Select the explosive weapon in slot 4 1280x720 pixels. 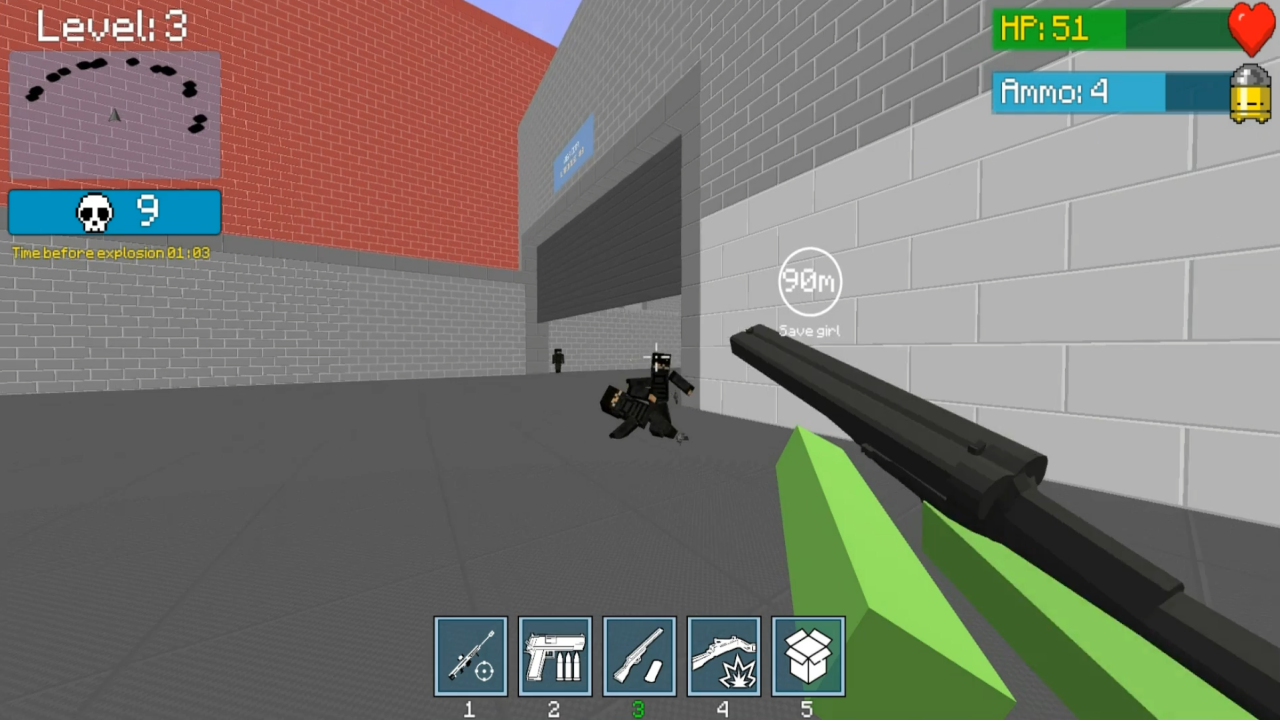pos(724,655)
